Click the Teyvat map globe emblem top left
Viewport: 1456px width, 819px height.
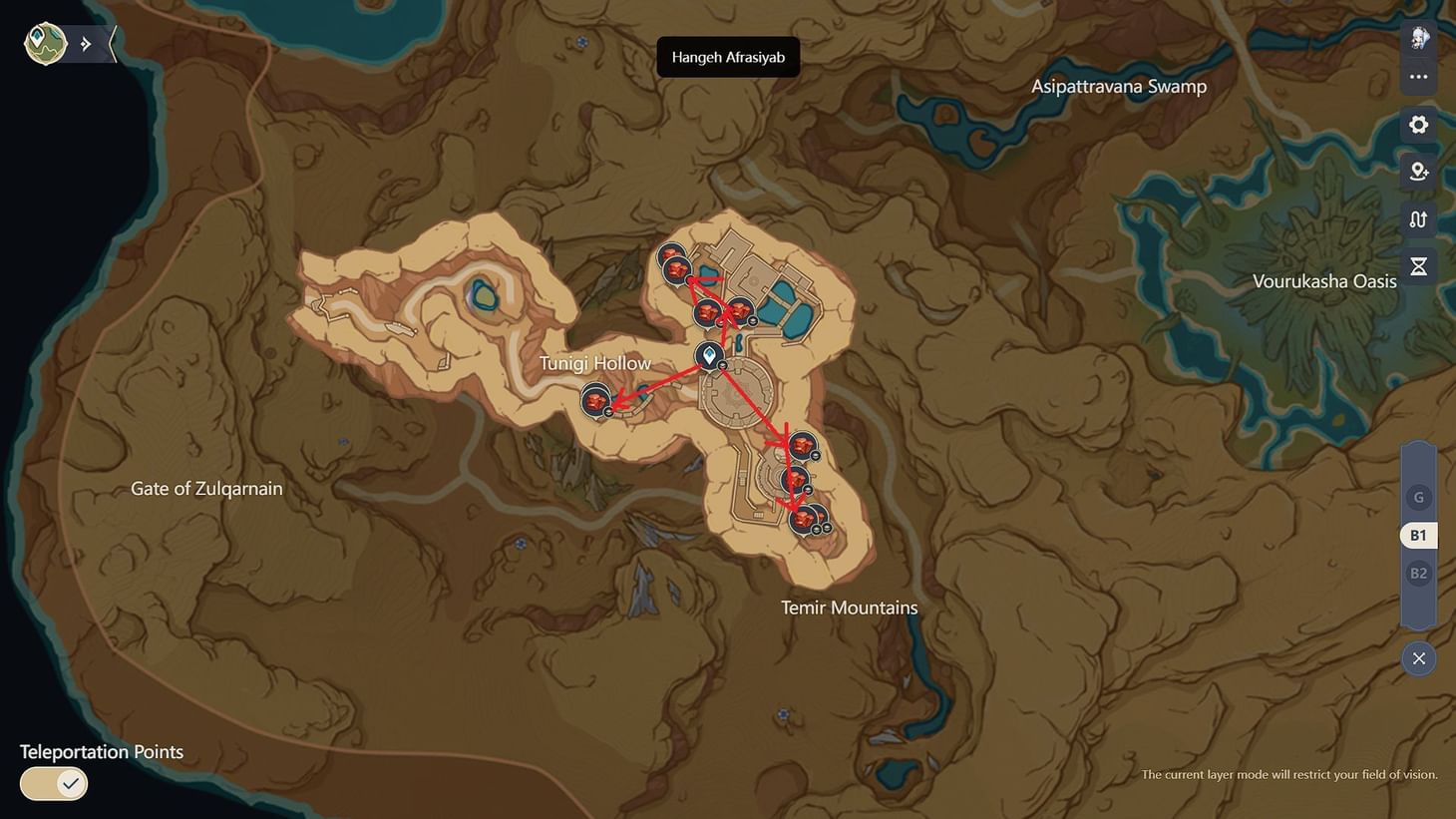(44, 43)
